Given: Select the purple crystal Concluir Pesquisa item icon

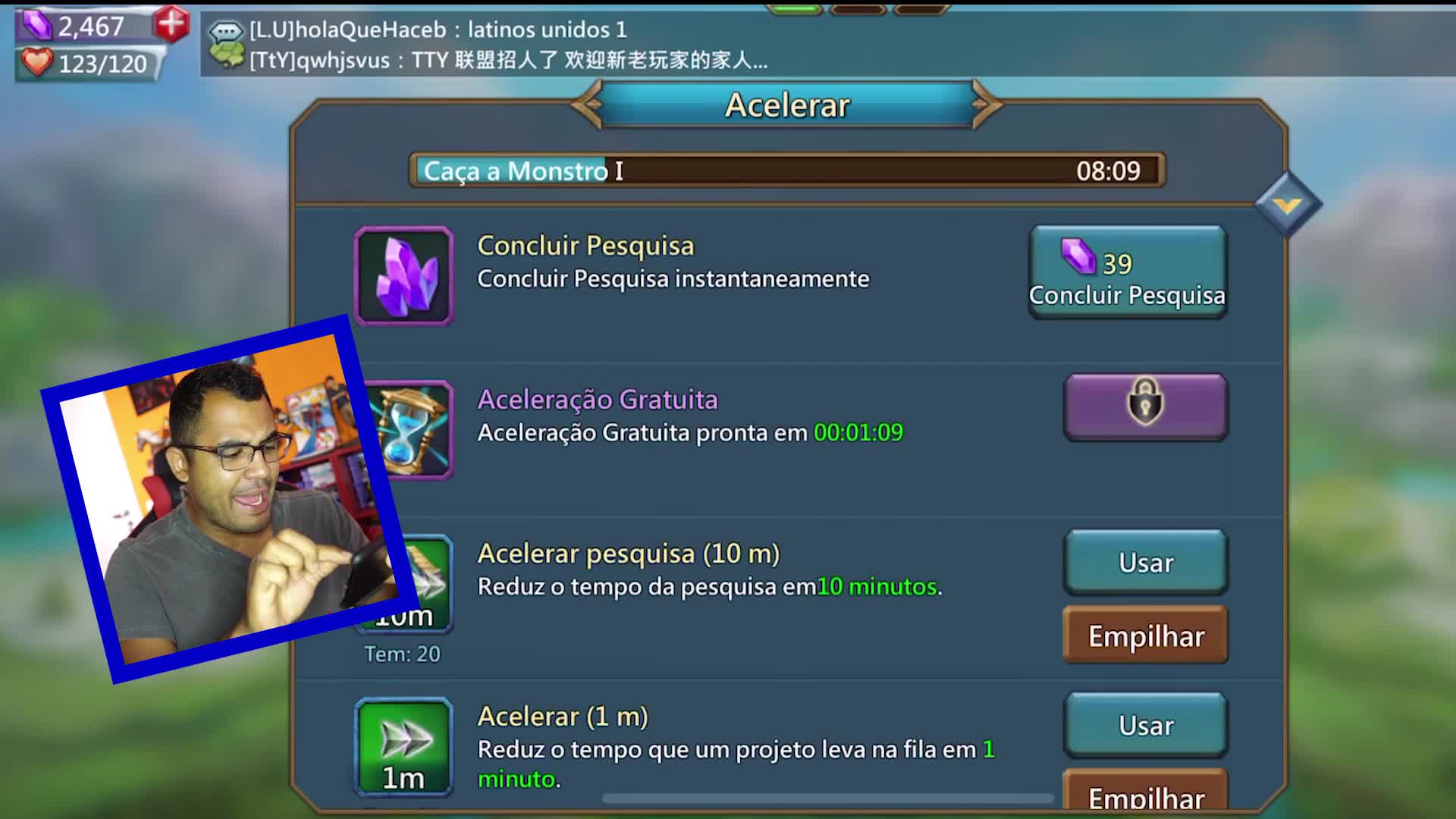Looking at the screenshot, I should point(404,276).
